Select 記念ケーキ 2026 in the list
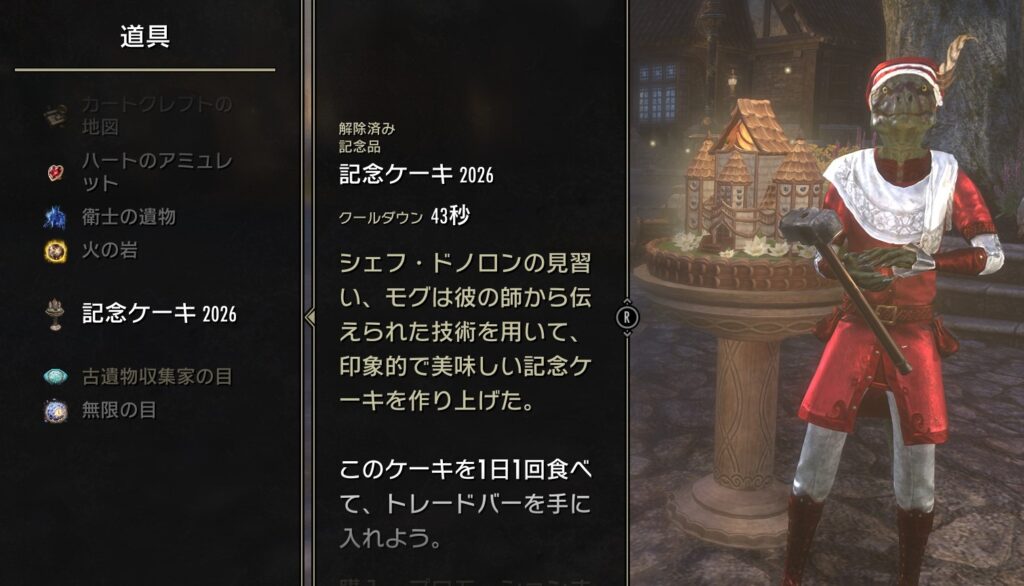Screen dimensions: 1024x586 tap(159, 313)
